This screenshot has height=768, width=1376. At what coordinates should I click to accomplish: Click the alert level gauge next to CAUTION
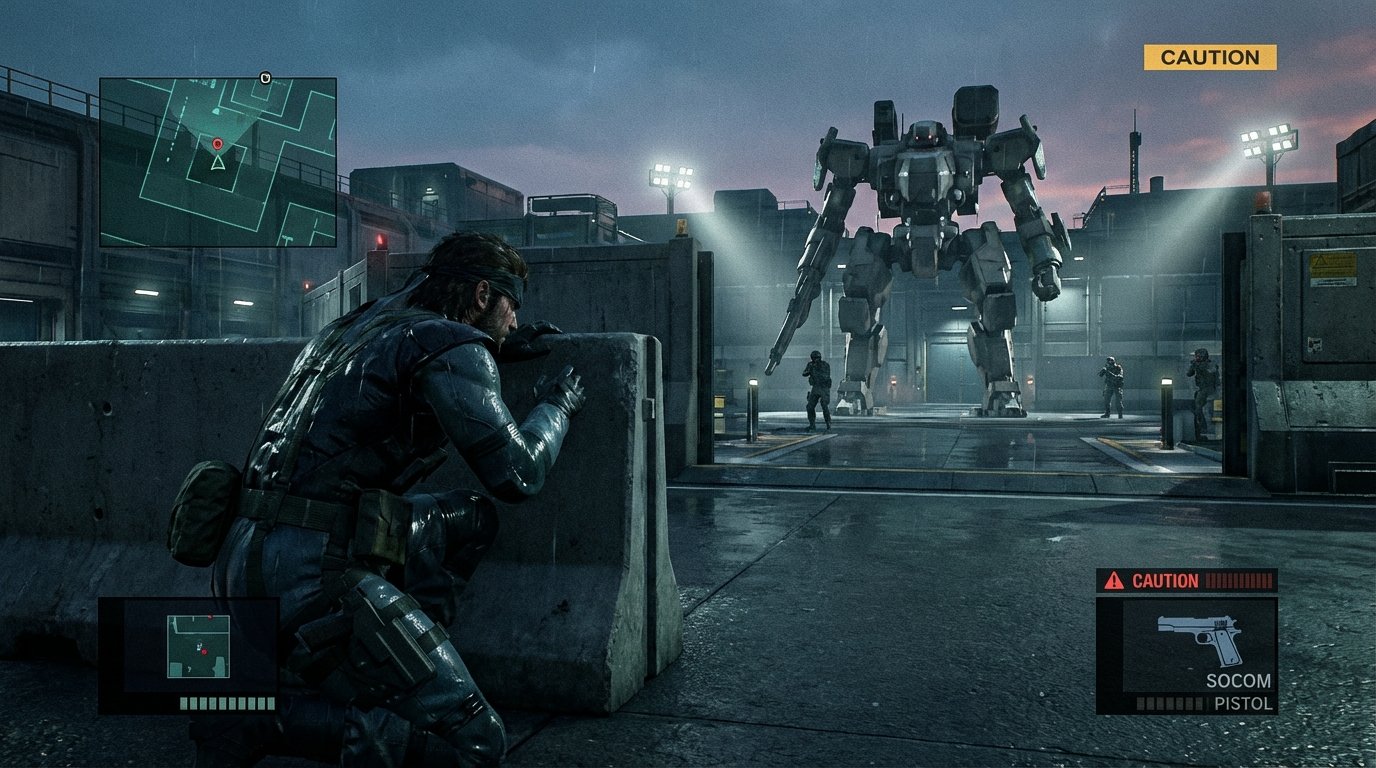click(1239, 581)
